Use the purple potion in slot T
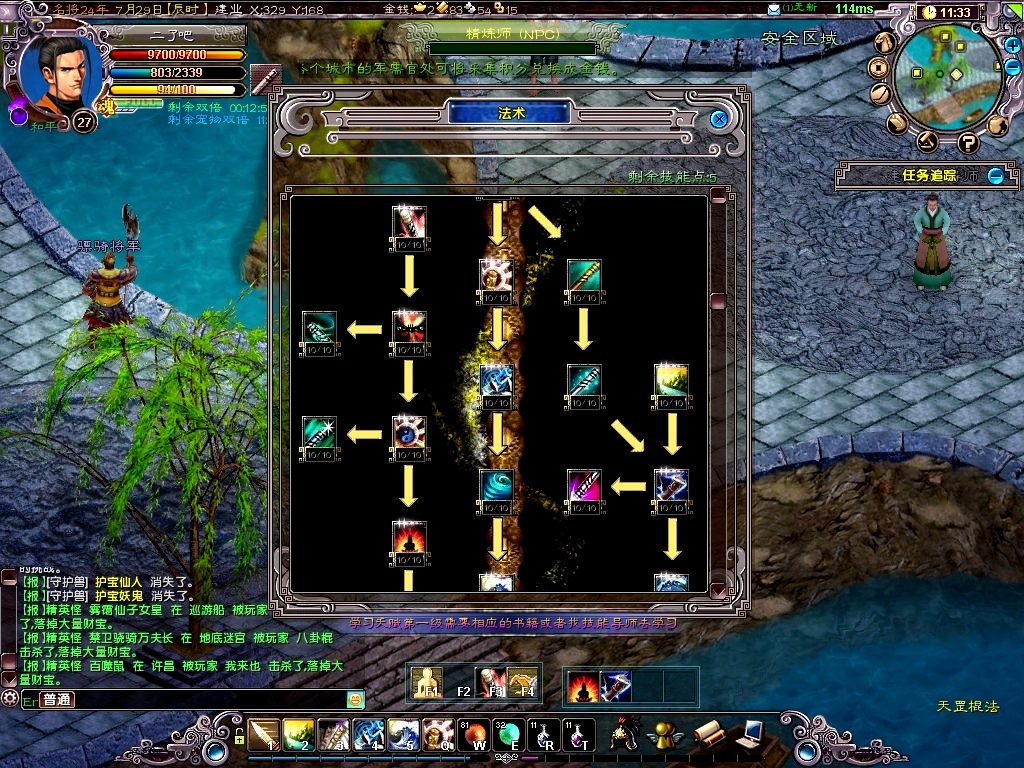The height and width of the screenshot is (768, 1024). [x=579, y=734]
